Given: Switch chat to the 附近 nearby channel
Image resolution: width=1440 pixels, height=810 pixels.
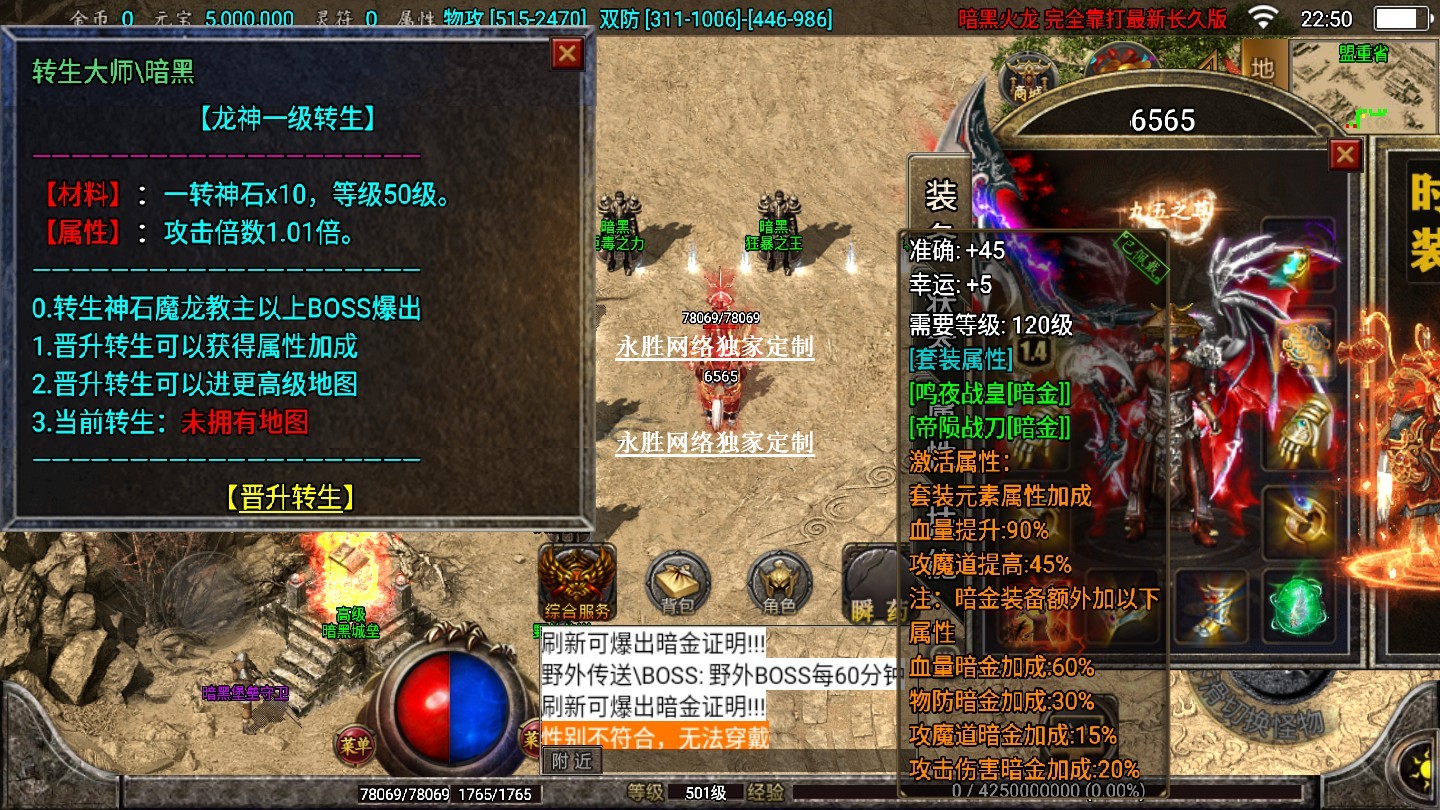Looking at the screenshot, I should pos(572,761).
